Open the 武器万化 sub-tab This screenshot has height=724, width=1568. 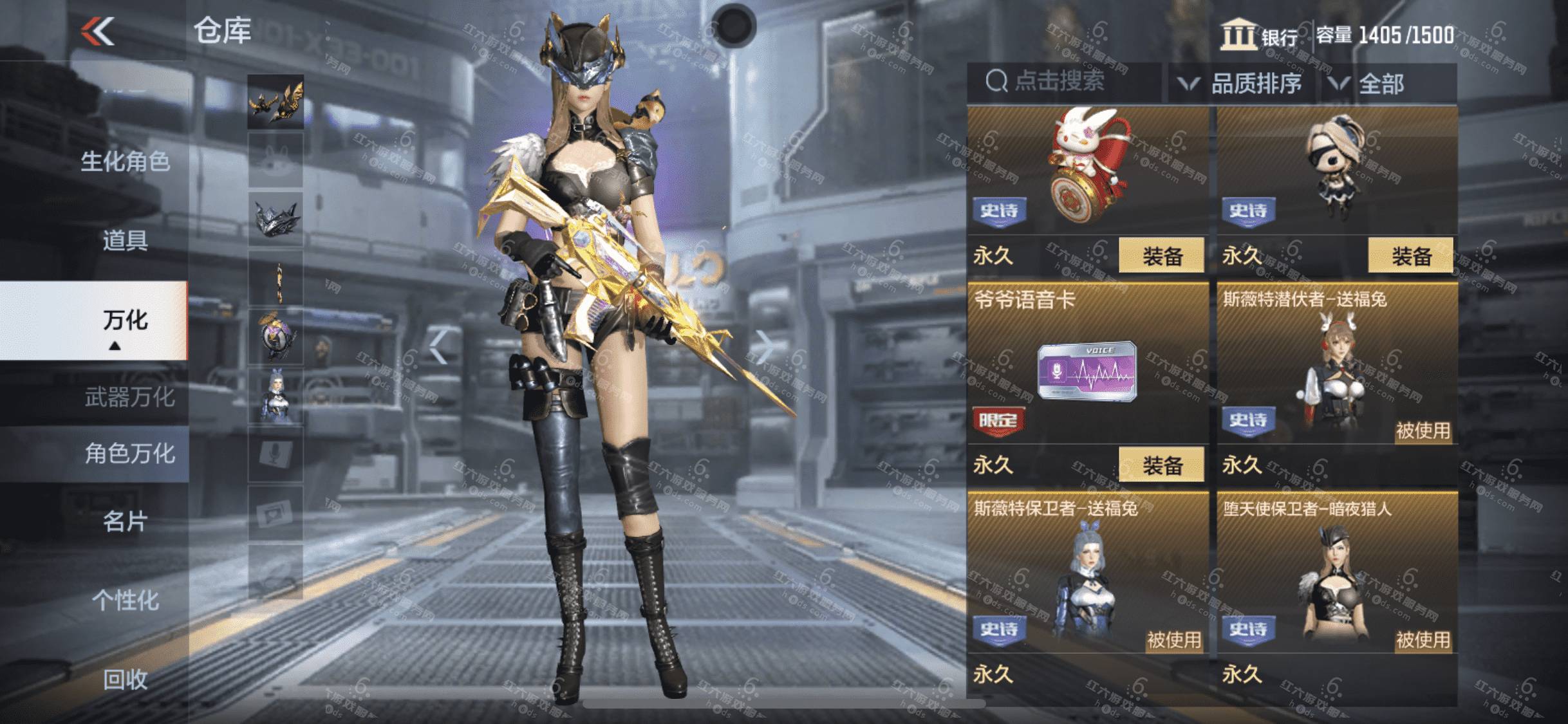129,397
